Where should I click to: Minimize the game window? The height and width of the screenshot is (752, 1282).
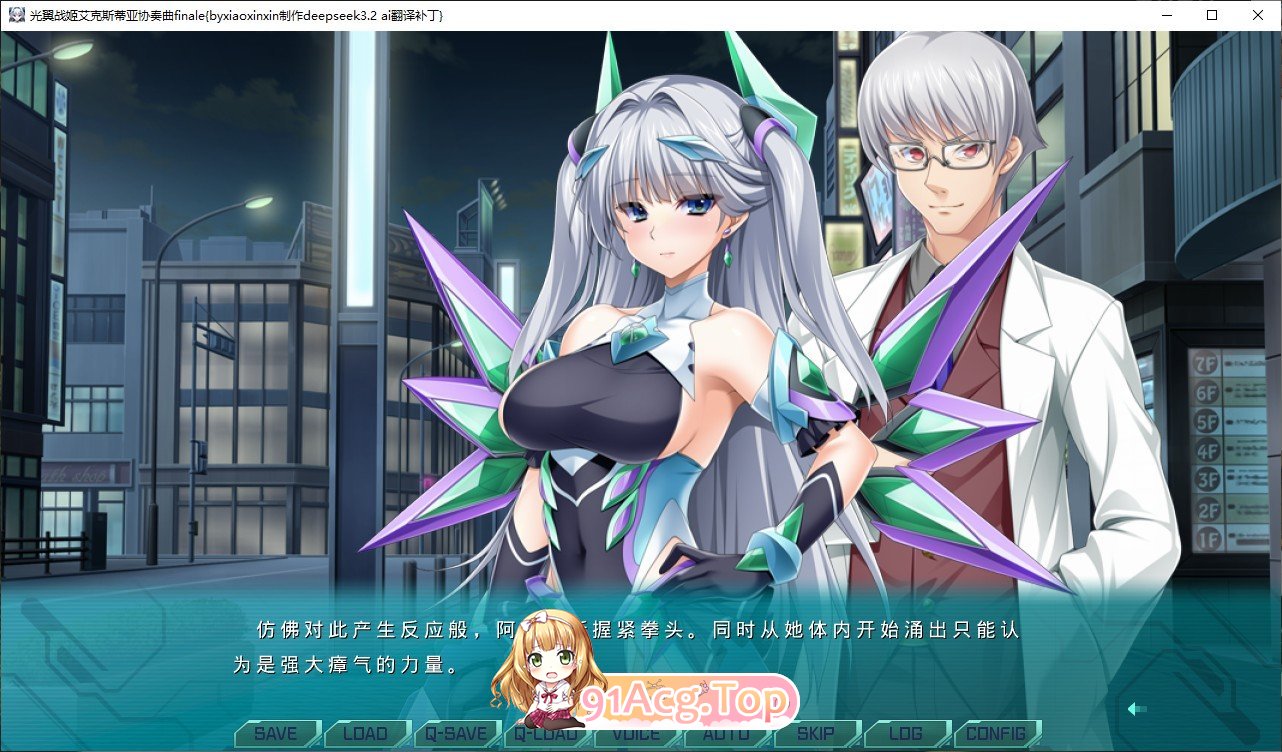point(1165,15)
